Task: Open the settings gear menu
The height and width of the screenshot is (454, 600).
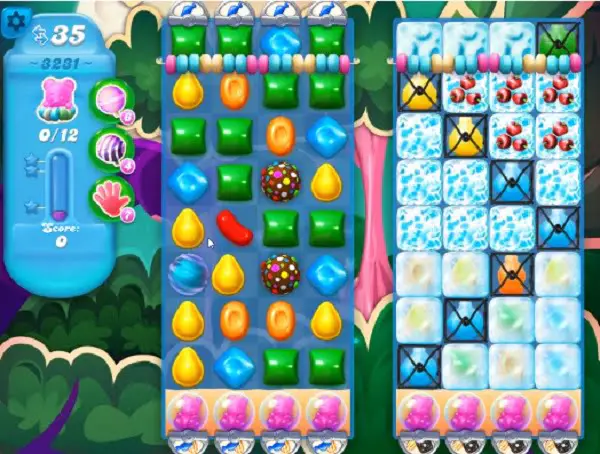Action: coord(14,22)
